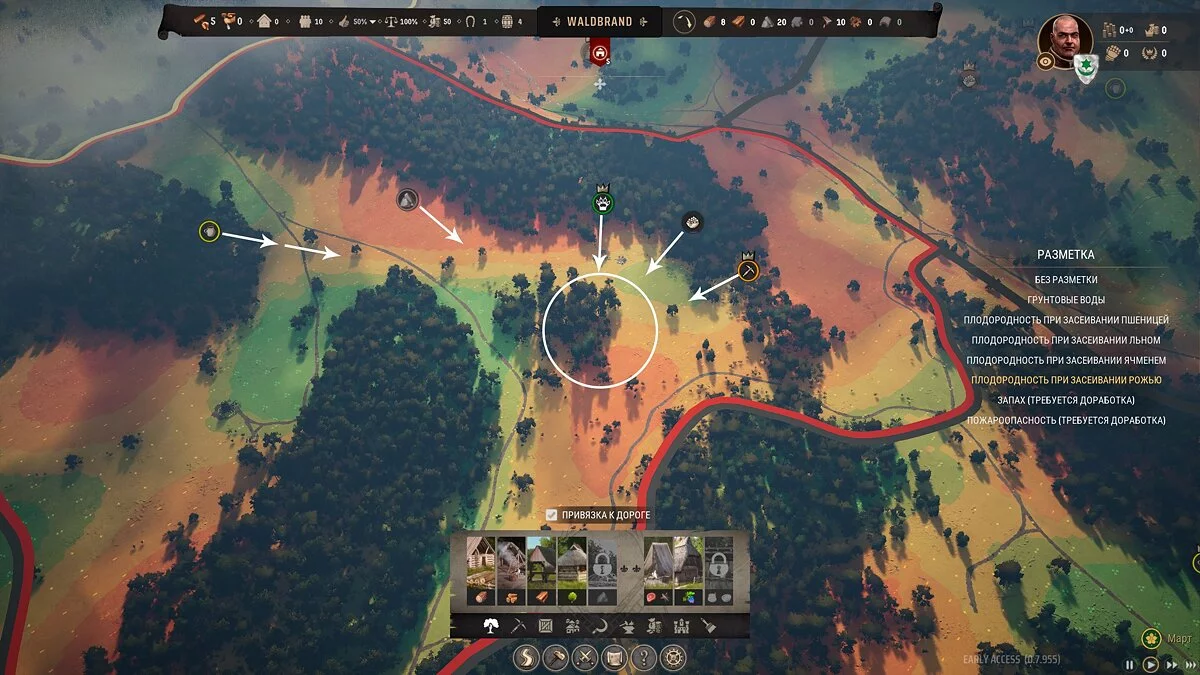The image size is (1200, 675).
Task: Show the 'Грунтовые воды' overlay
Action: tap(1066, 300)
